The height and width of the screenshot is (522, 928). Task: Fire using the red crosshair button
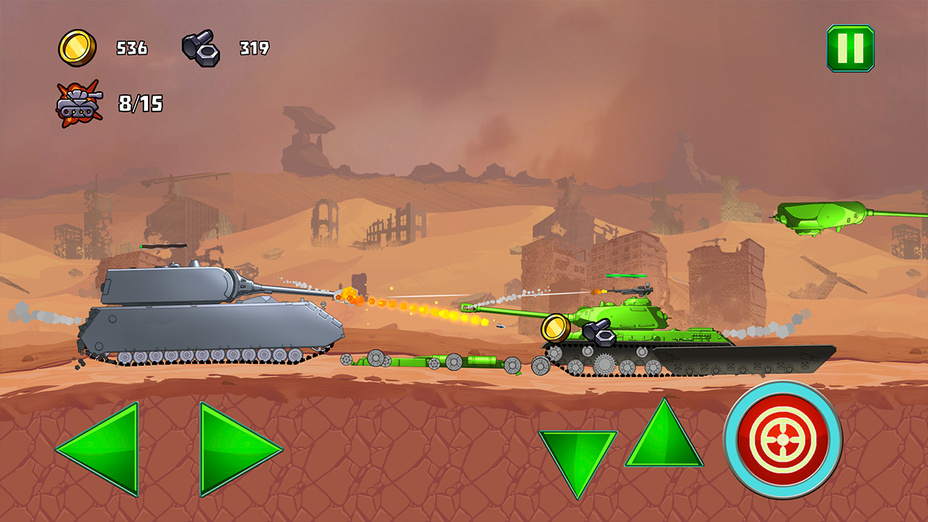click(x=783, y=439)
